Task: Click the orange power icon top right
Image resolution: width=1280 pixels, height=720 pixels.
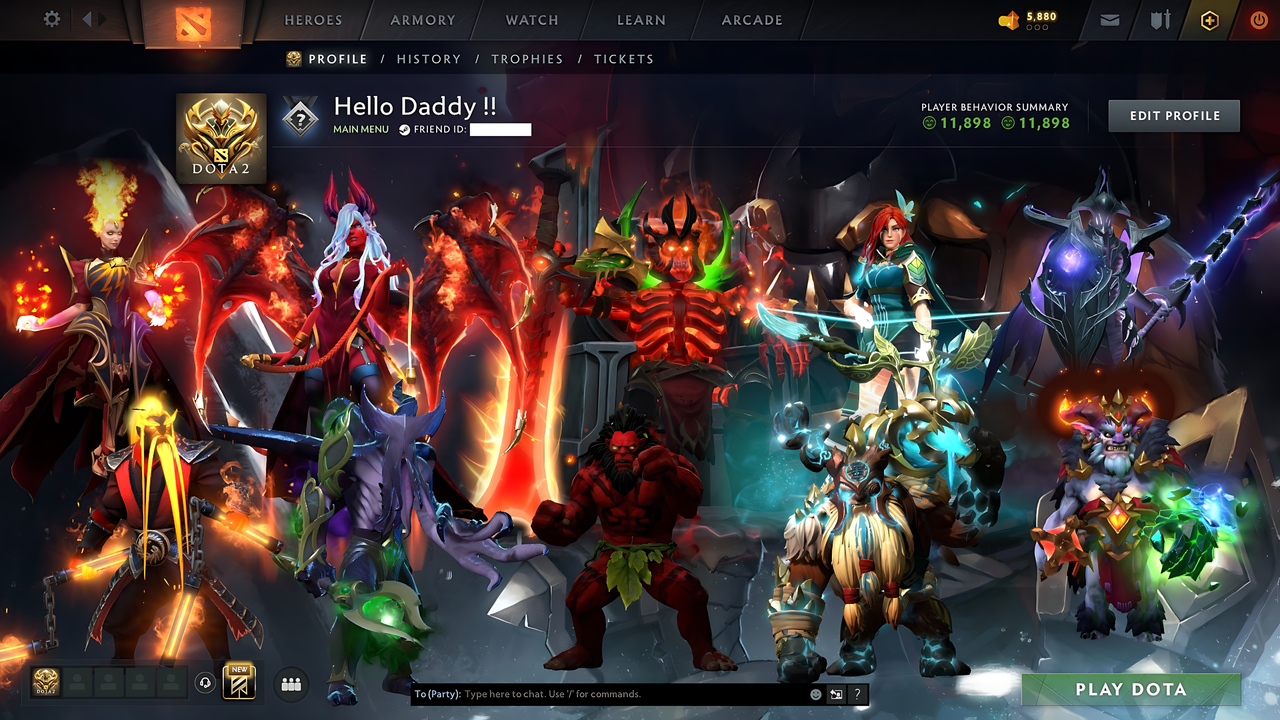Action: [1258, 19]
